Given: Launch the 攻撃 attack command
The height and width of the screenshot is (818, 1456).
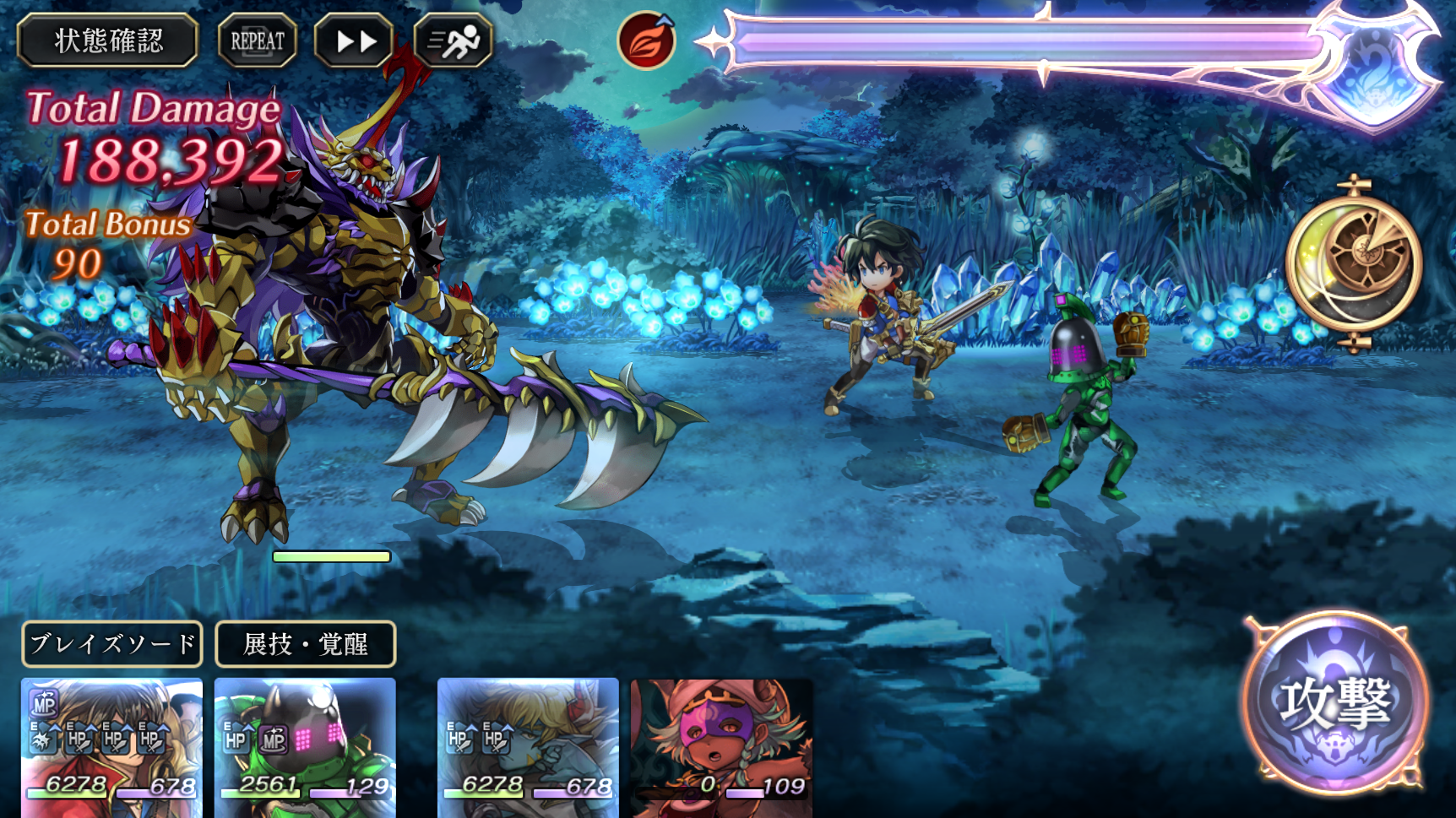Looking at the screenshot, I should tap(1335, 703).
